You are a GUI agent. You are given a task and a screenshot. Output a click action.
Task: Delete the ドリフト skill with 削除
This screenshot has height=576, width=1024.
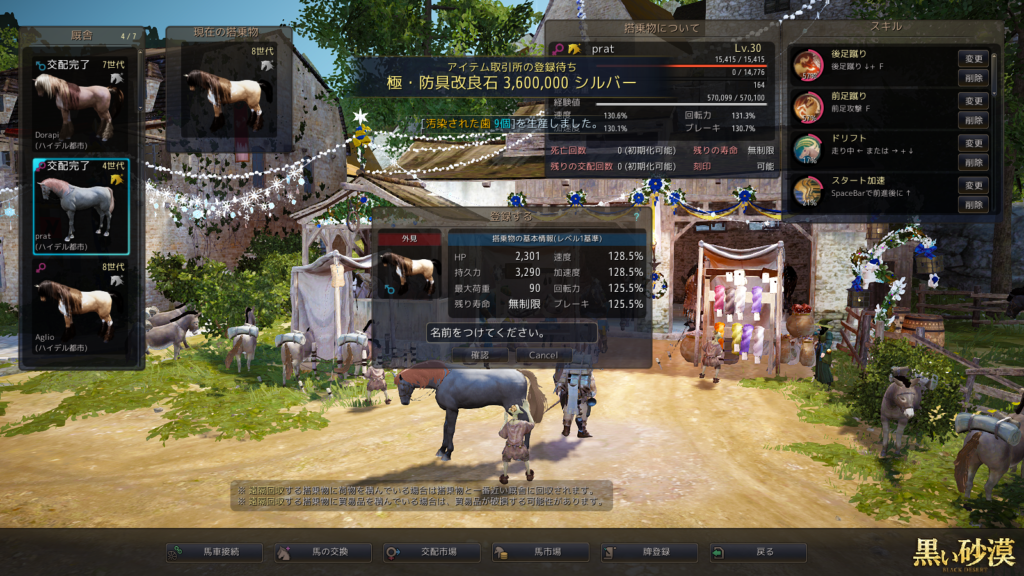[x=973, y=162]
